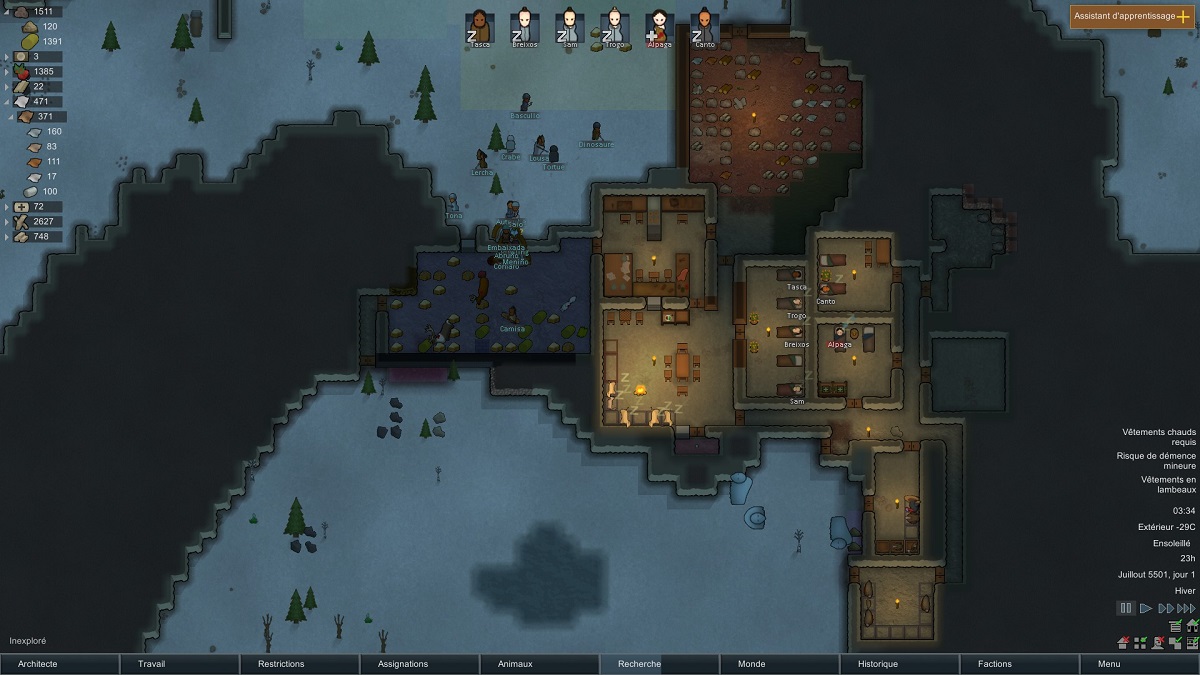Image resolution: width=1200 pixels, height=675 pixels.
Task: Open the Architecte menu
Action: (60, 664)
